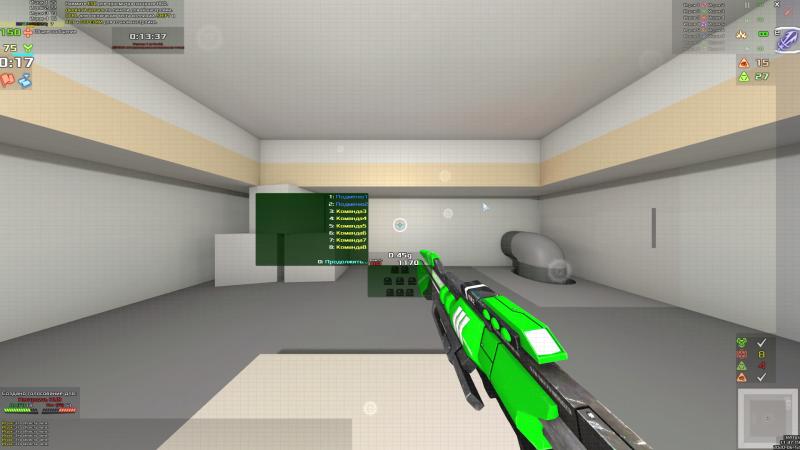The height and width of the screenshot is (450, 800).
Task: Select the Команда4 menu entry
Action: click(x=349, y=218)
